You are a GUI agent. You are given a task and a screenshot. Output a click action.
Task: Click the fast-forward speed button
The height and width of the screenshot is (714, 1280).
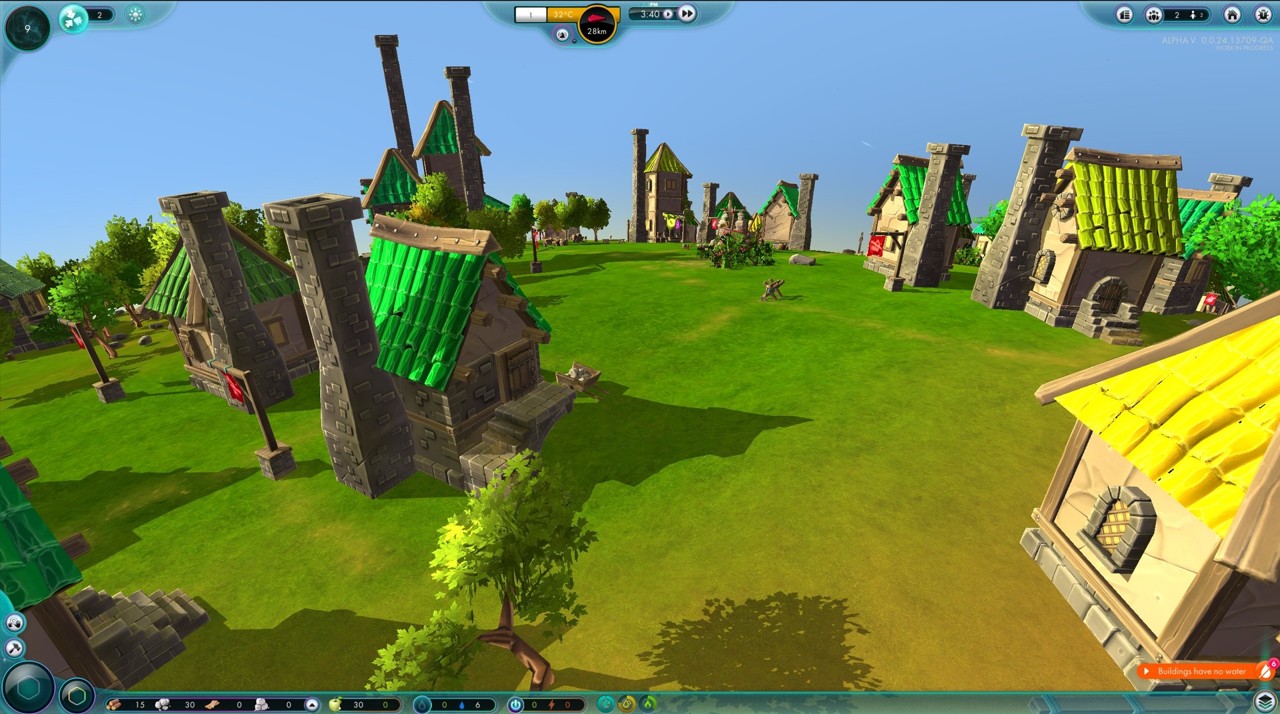[x=687, y=14]
